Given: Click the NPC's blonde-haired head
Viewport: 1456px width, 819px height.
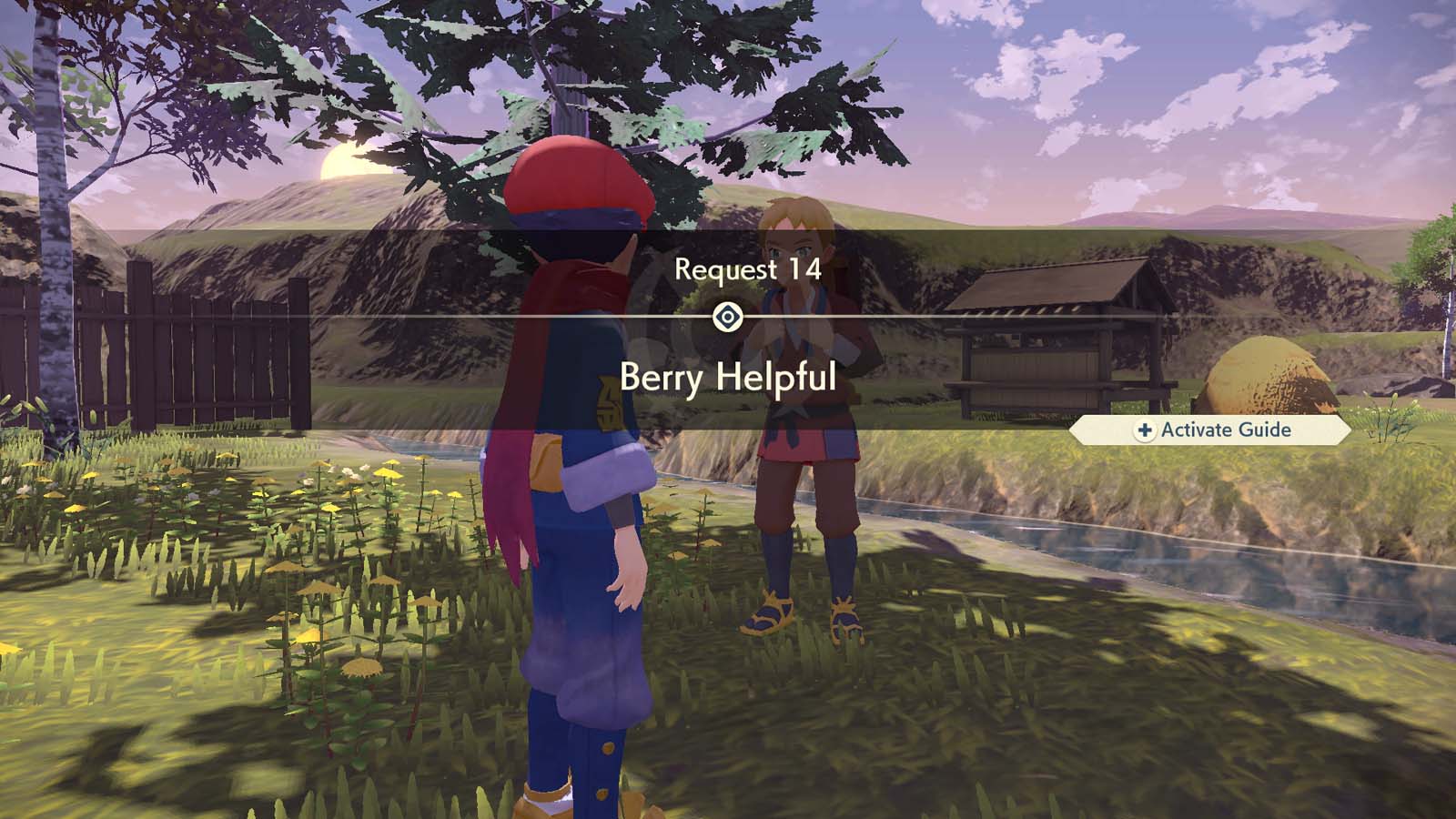Looking at the screenshot, I should tap(796, 227).
